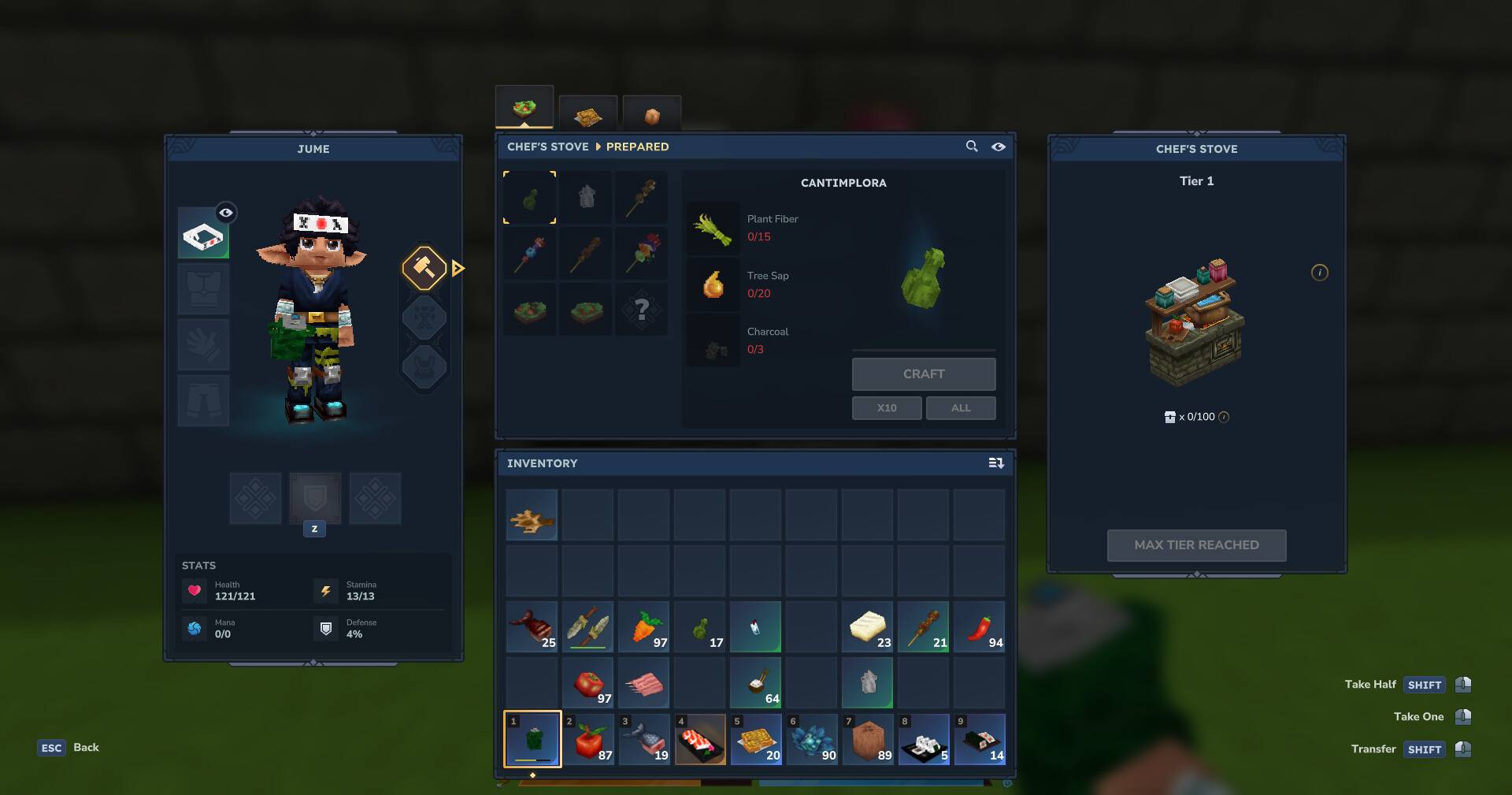Select the equipped headband helmet slot
This screenshot has width=1512, height=795.
(x=202, y=235)
